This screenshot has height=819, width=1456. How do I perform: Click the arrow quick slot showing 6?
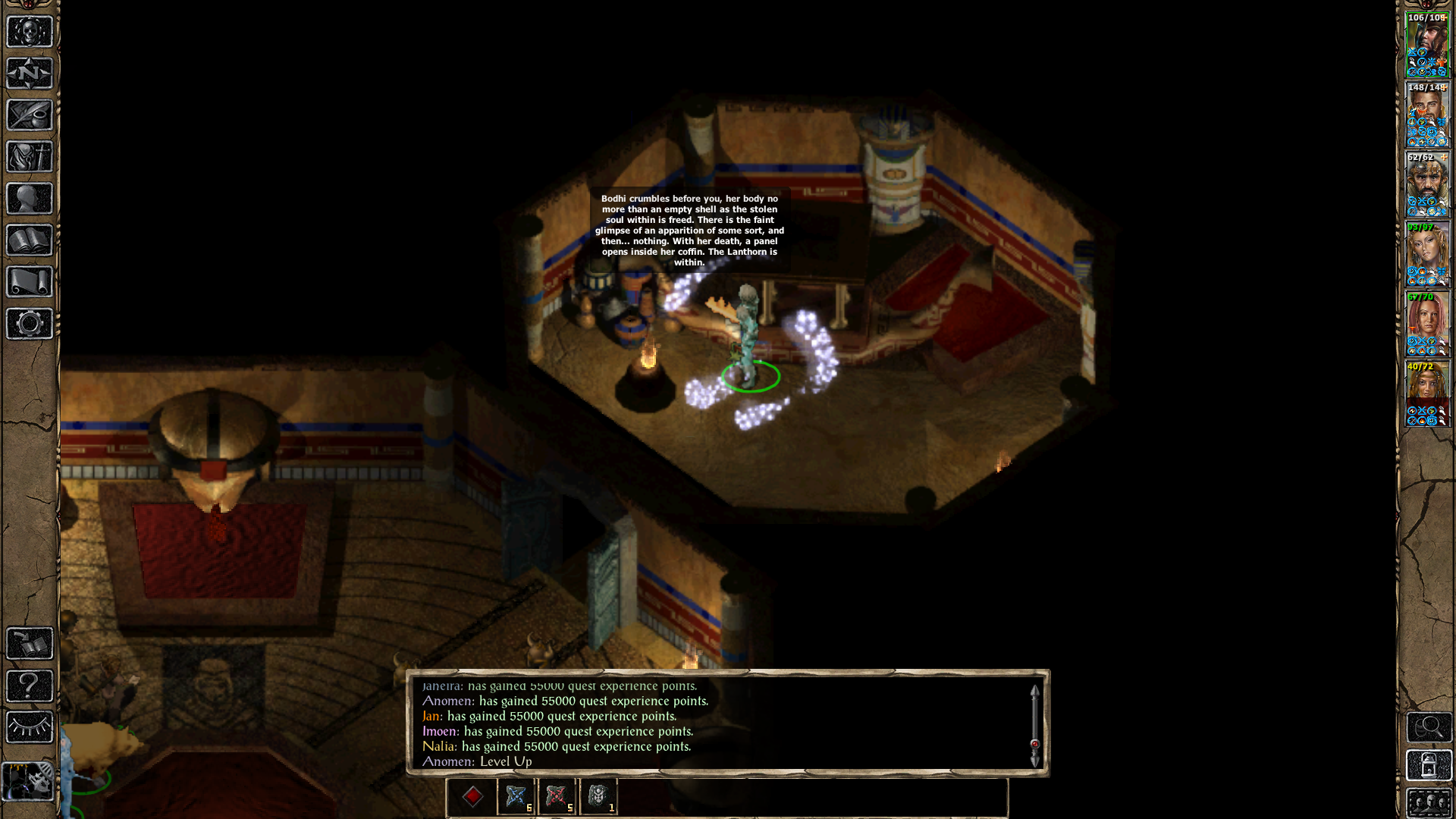pos(516,796)
